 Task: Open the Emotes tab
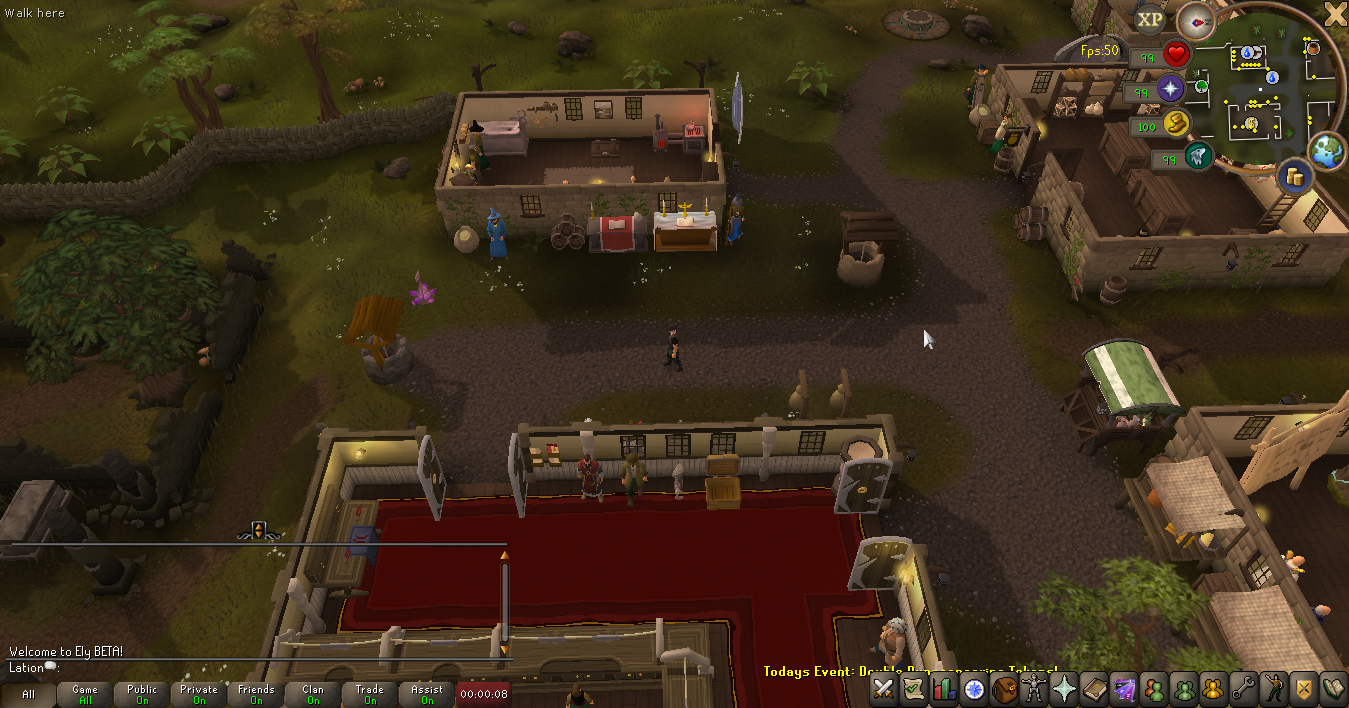click(1273, 688)
